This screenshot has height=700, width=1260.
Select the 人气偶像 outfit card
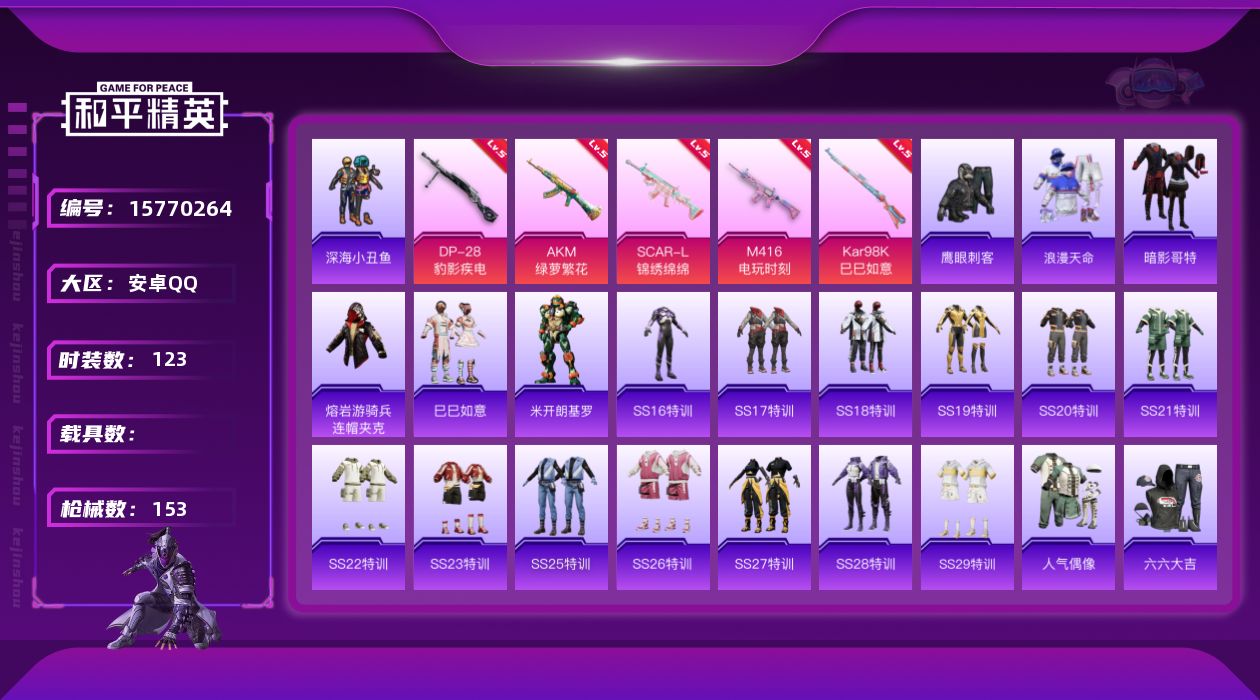(1068, 517)
